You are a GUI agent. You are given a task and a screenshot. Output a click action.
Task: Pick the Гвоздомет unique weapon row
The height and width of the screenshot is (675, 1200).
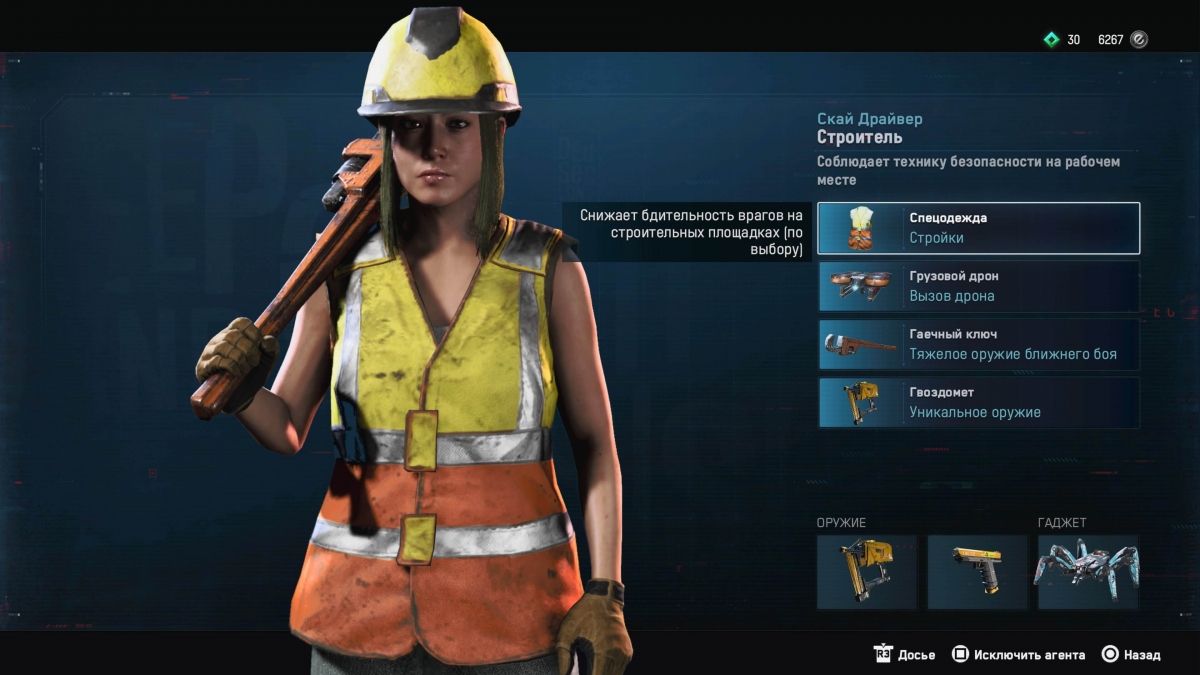(978, 402)
